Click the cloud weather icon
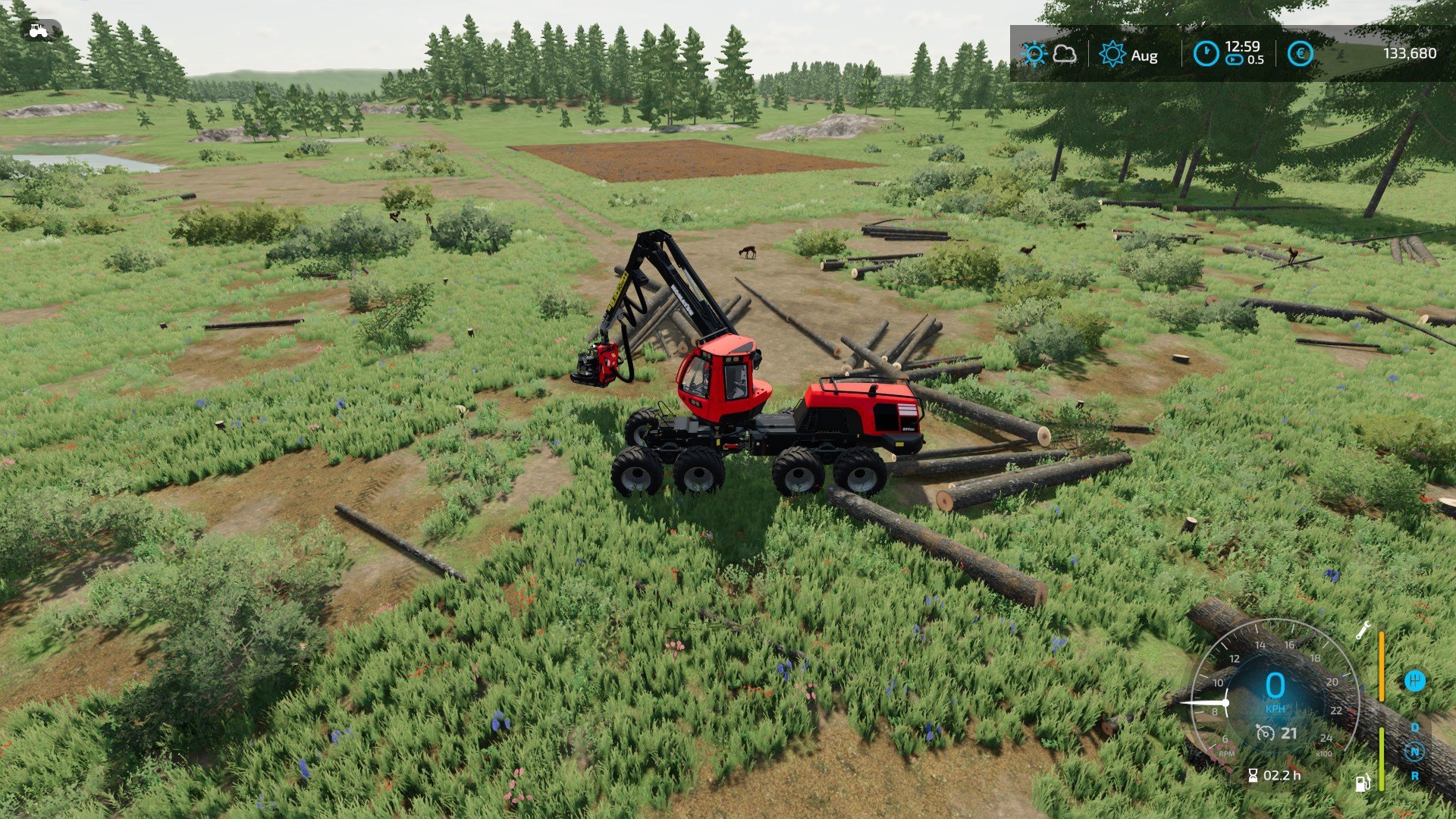1456x819 pixels. coord(1065,54)
